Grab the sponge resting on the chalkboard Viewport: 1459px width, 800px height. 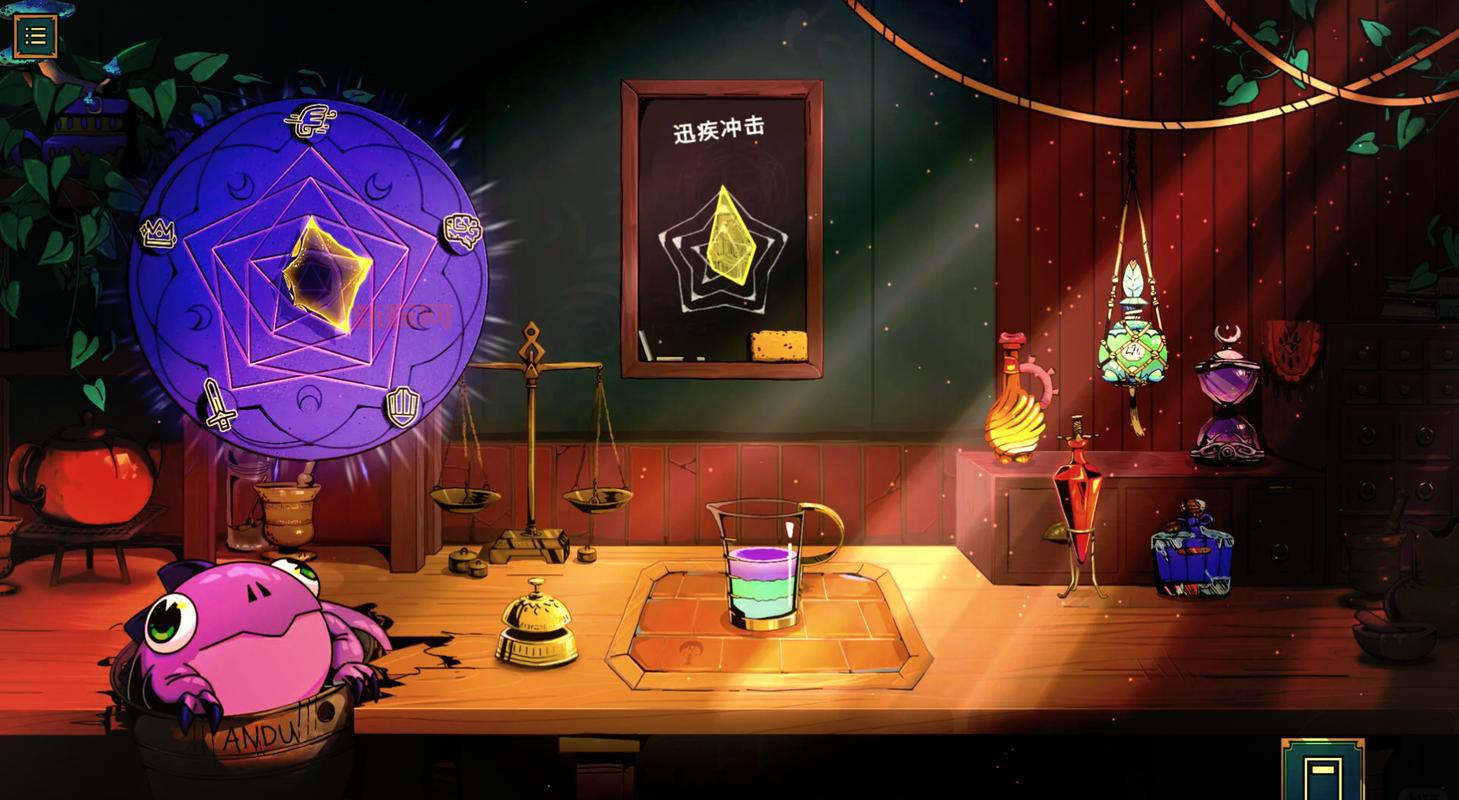[776, 344]
